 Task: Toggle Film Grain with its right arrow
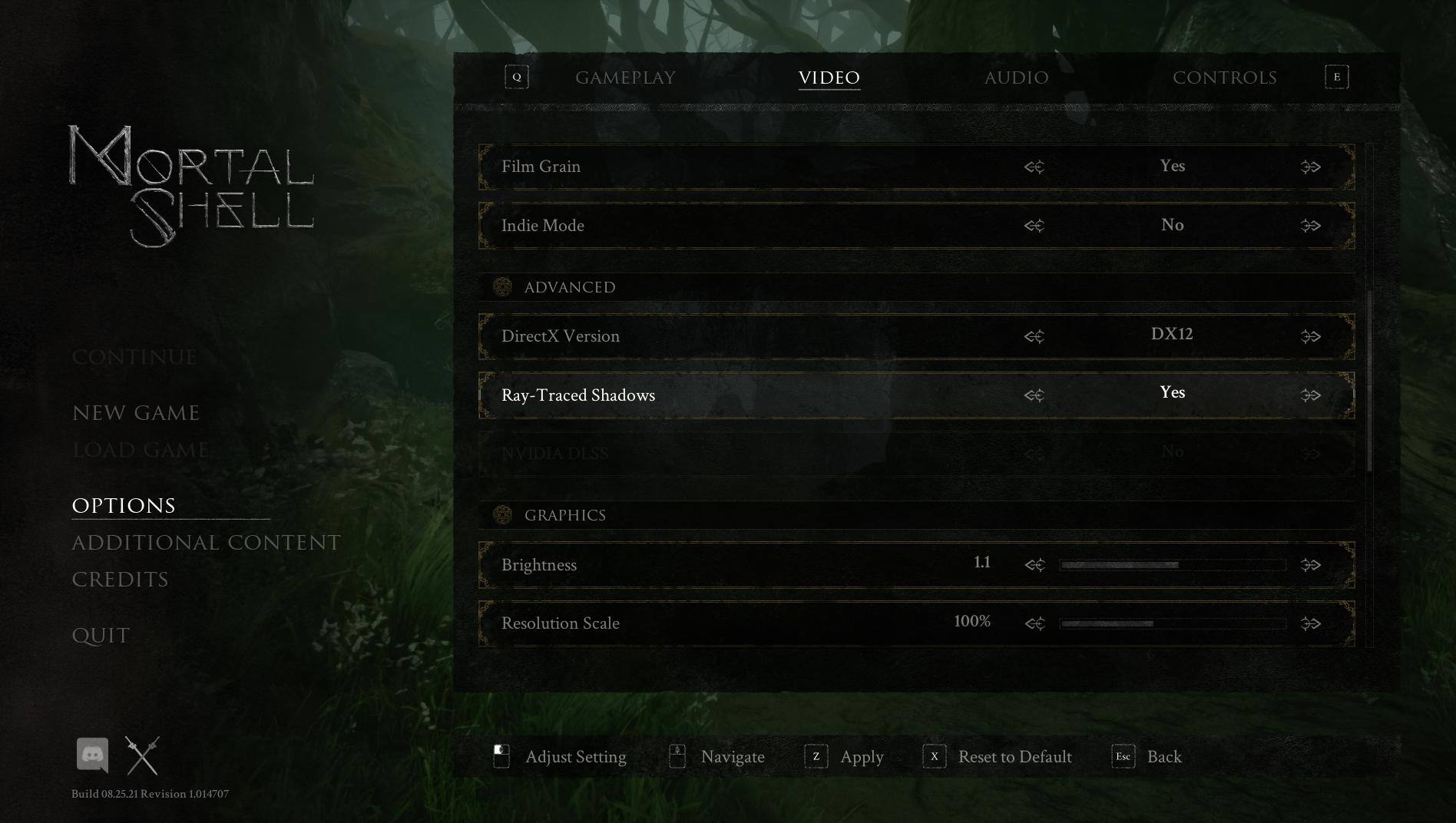pos(1310,167)
